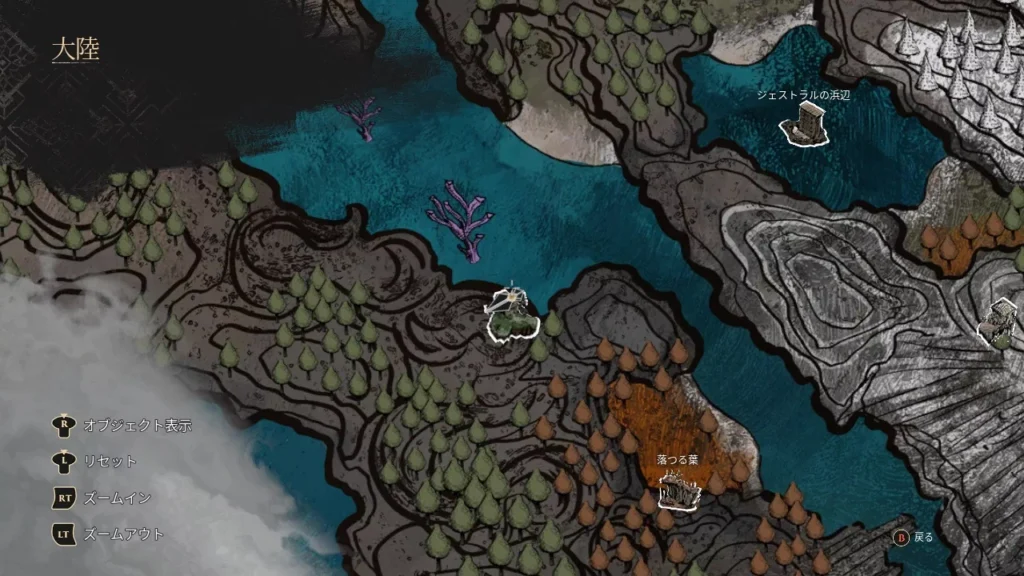1024x576 pixels.
Task: Select the ジェストラルの浜辺 location marker
Action: coord(804,126)
